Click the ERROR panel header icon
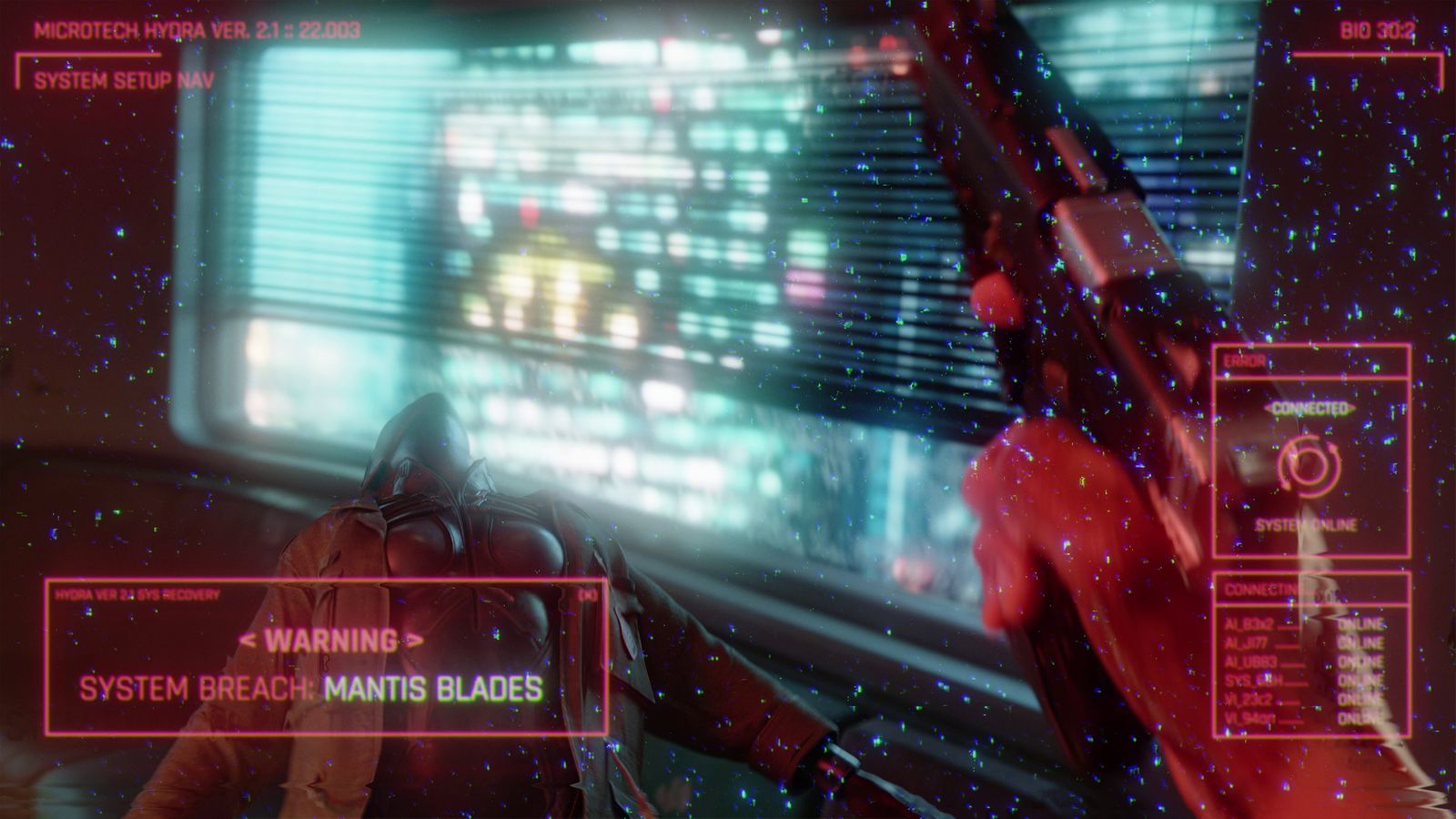 1242,362
